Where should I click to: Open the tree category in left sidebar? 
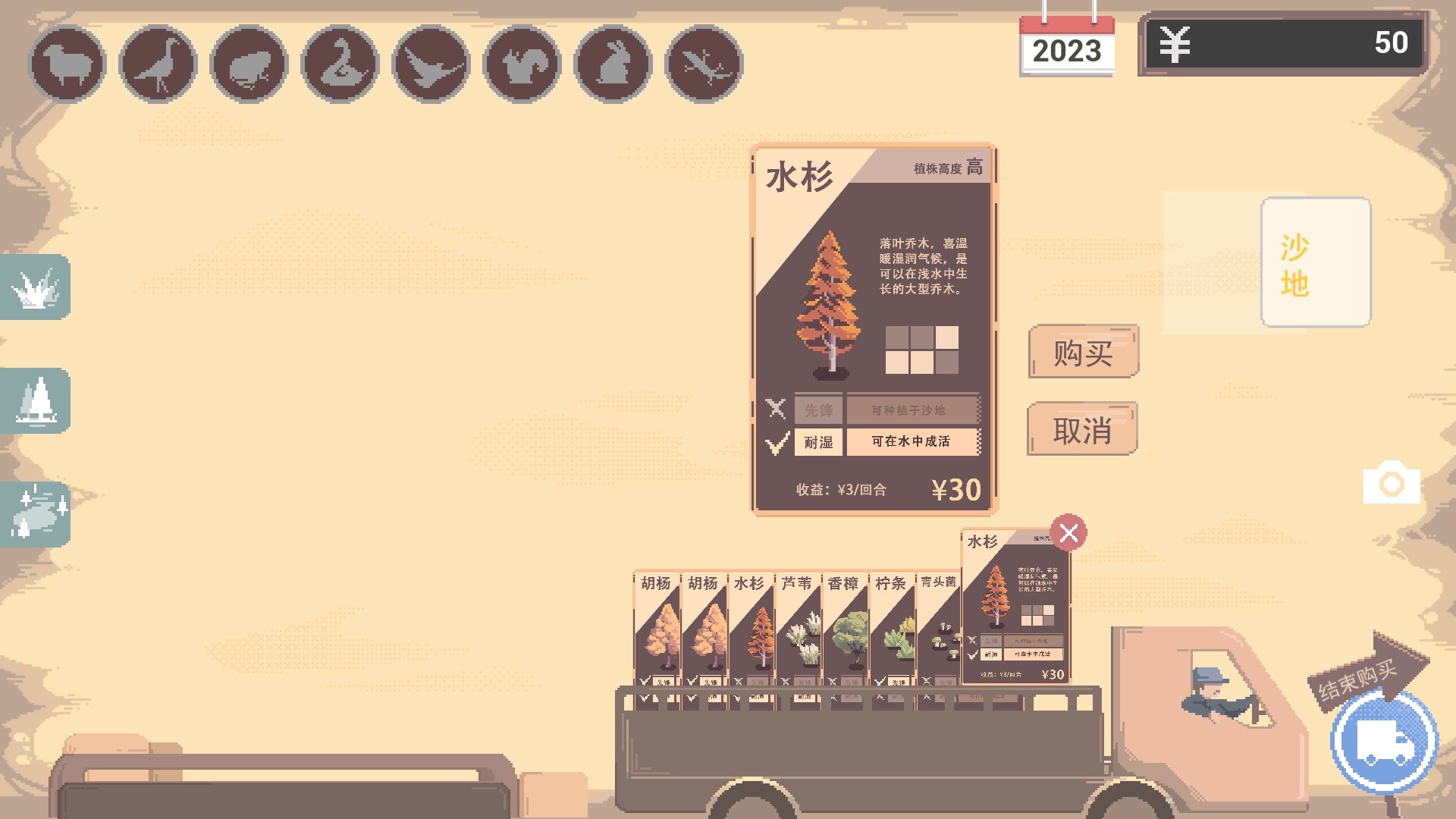35,402
